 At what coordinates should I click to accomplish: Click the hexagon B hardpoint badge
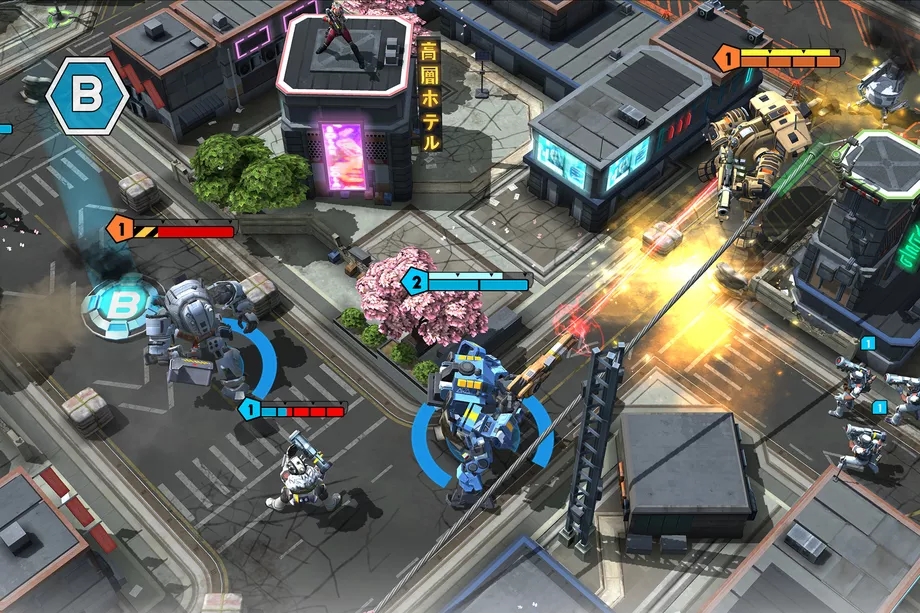click(87, 96)
